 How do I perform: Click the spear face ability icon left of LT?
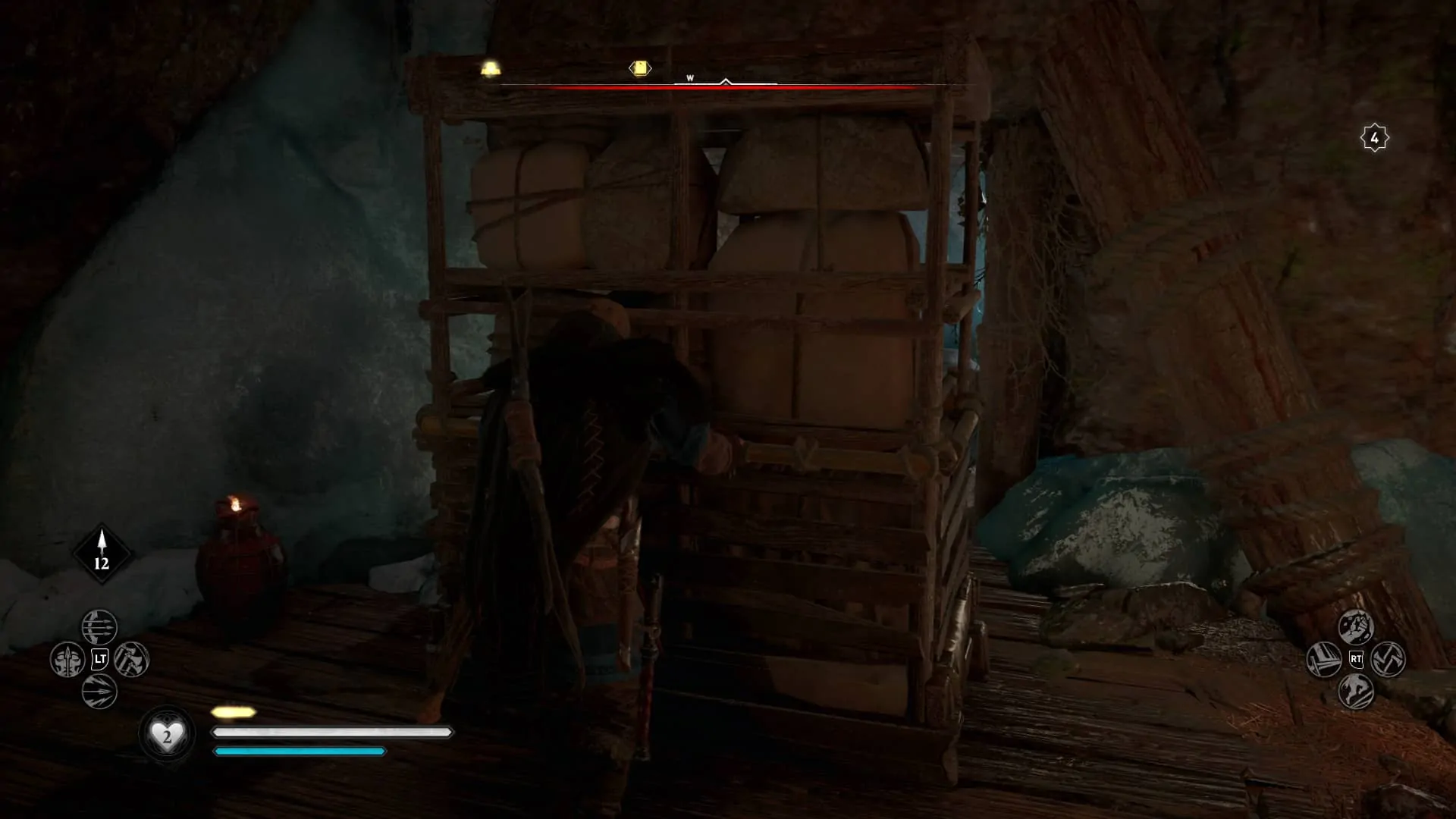tap(67, 660)
